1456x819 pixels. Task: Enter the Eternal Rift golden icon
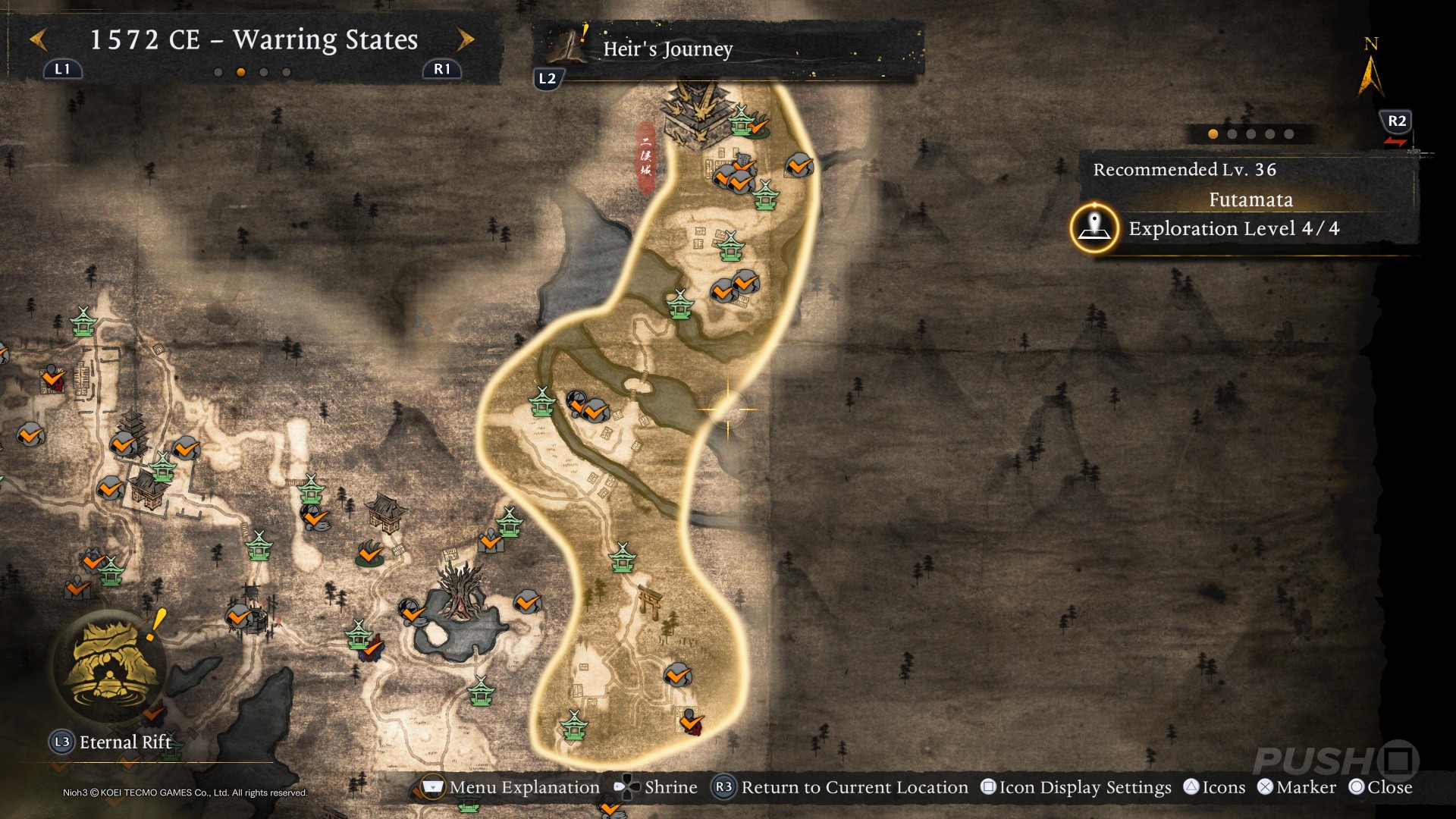(112, 666)
